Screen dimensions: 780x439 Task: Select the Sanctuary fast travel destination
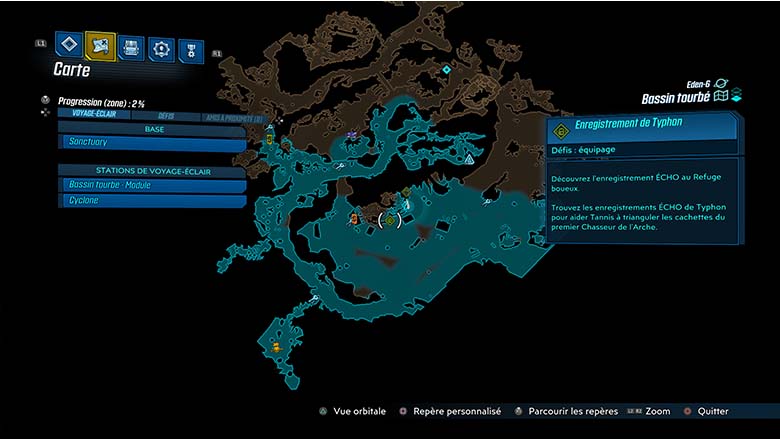click(150, 143)
